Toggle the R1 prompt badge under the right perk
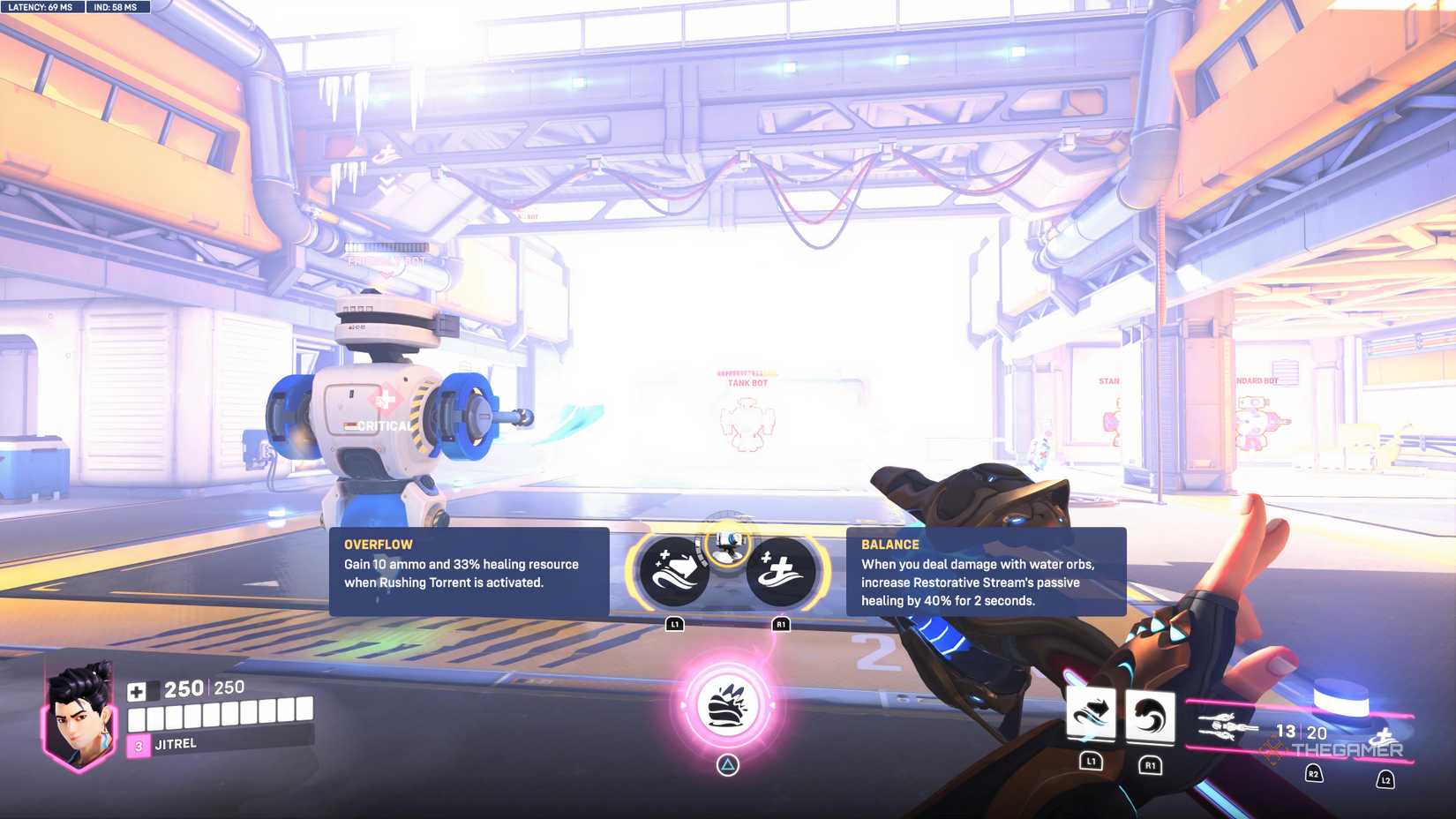1456x819 pixels. (780, 622)
